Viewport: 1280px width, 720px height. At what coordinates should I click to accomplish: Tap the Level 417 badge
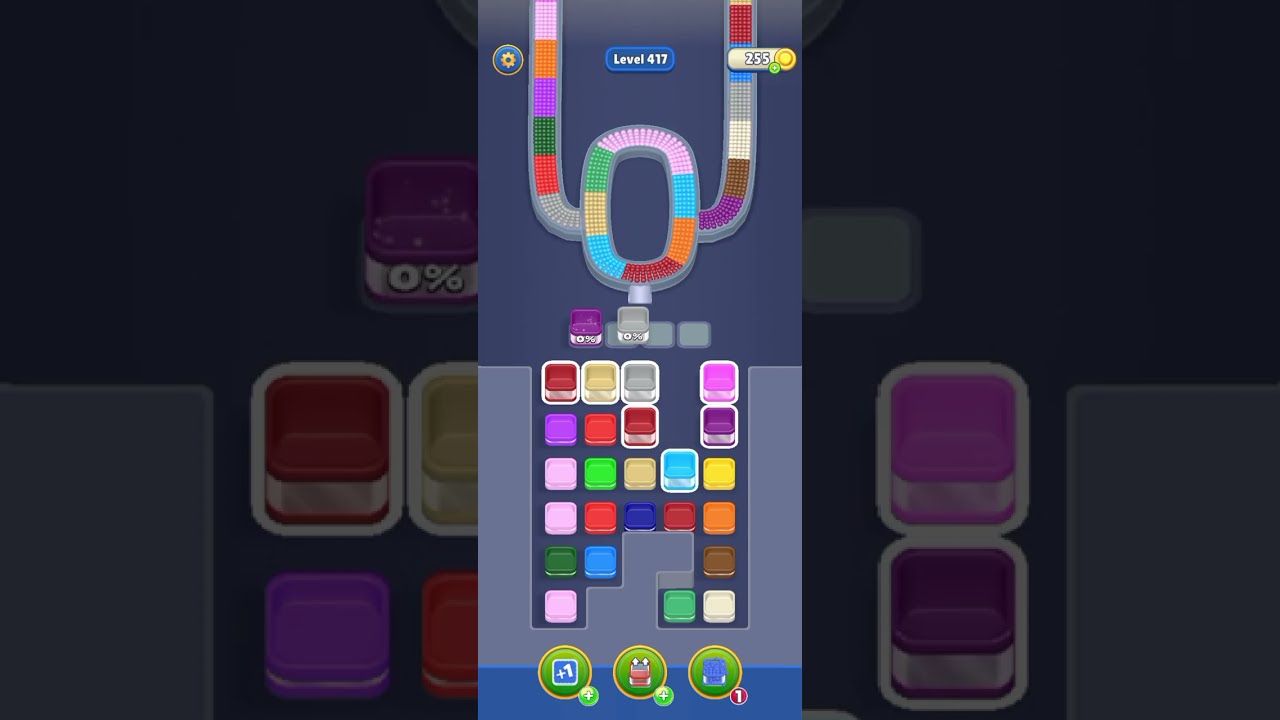[x=640, y=59]
